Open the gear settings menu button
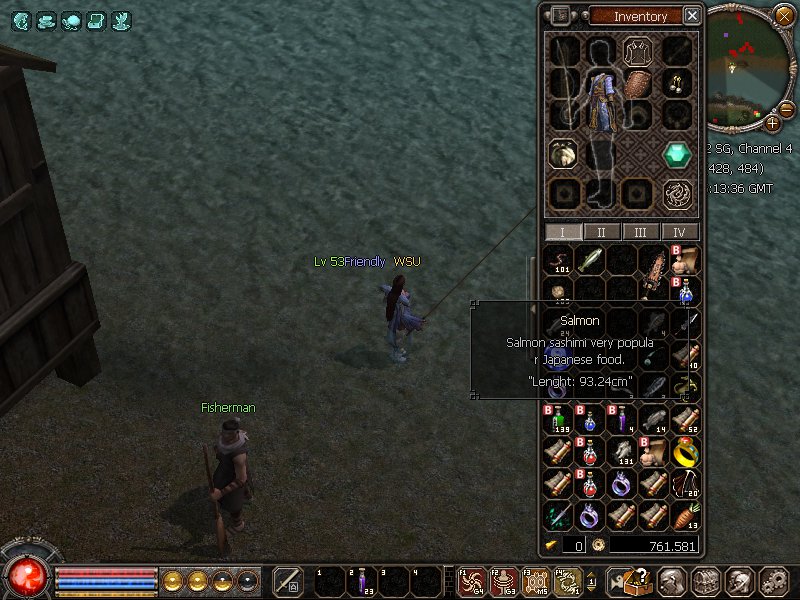The height and width of the screenshot is (600, 800). coord(774,580)
